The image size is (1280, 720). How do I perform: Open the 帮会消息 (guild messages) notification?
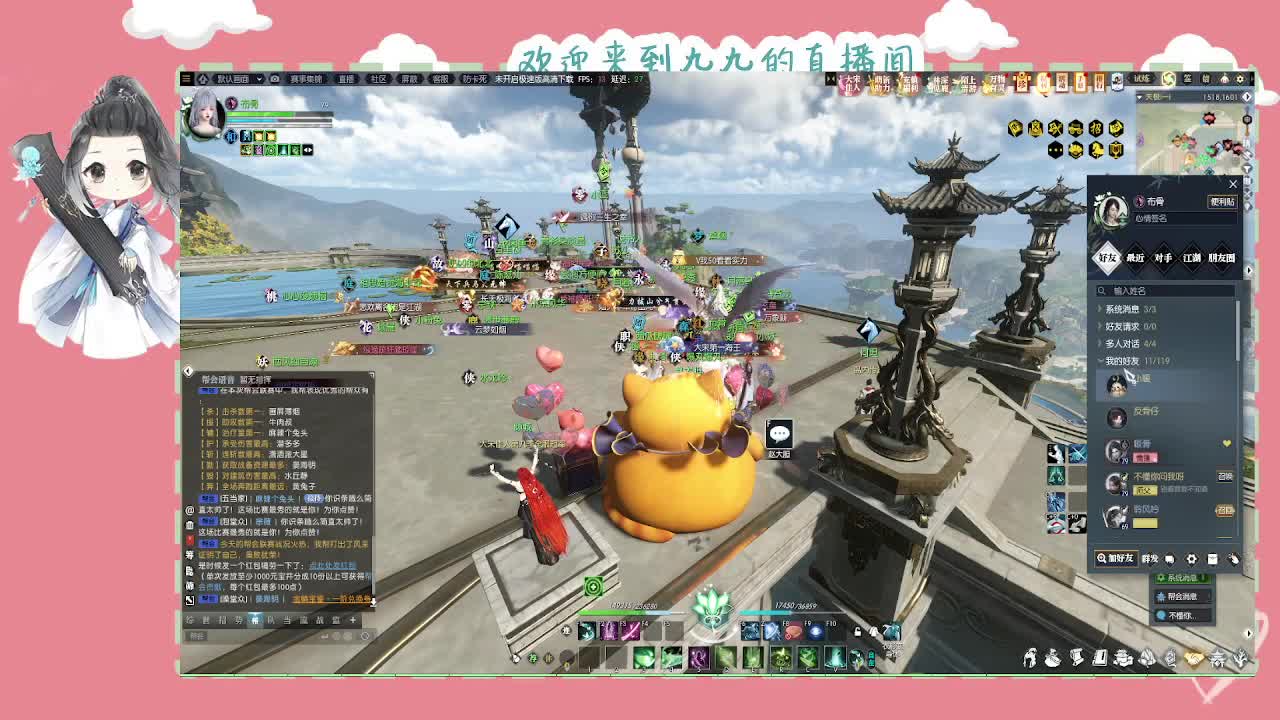coord(1182,596)
